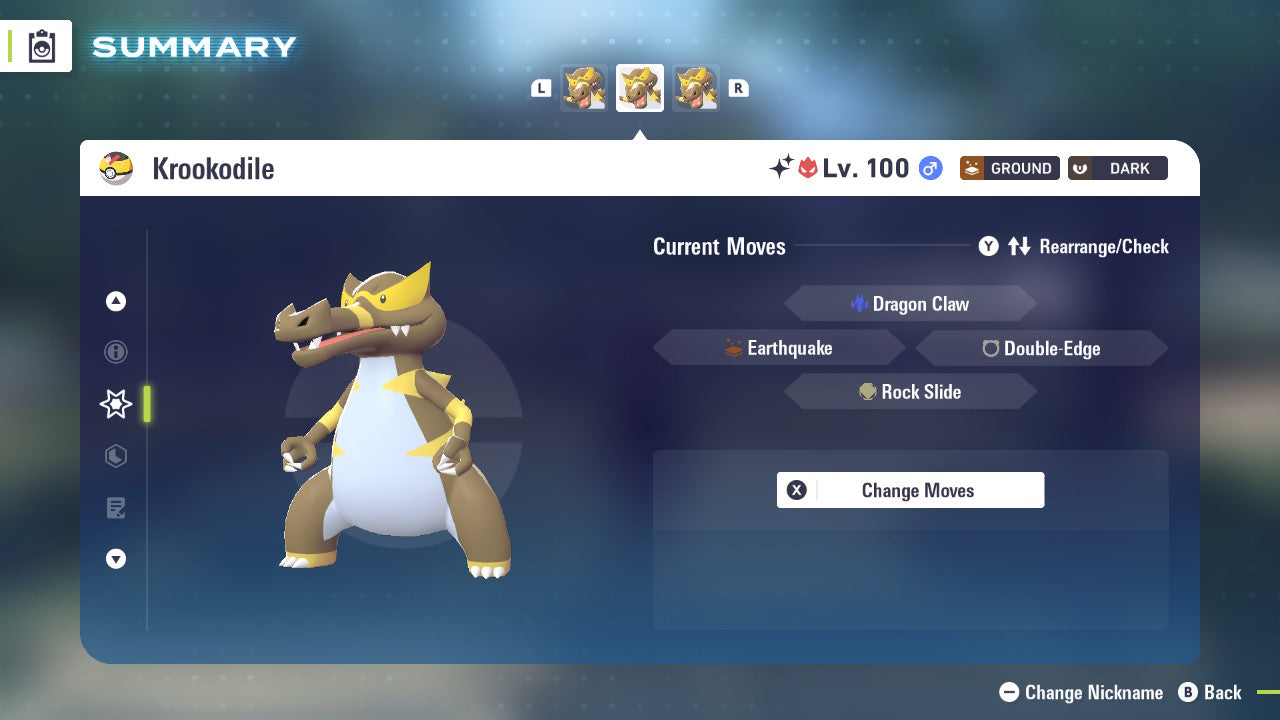This screenshot has height=720, width=1280.
Task: Click the clipboard camera icon top-left
Action: pos(40,46)
